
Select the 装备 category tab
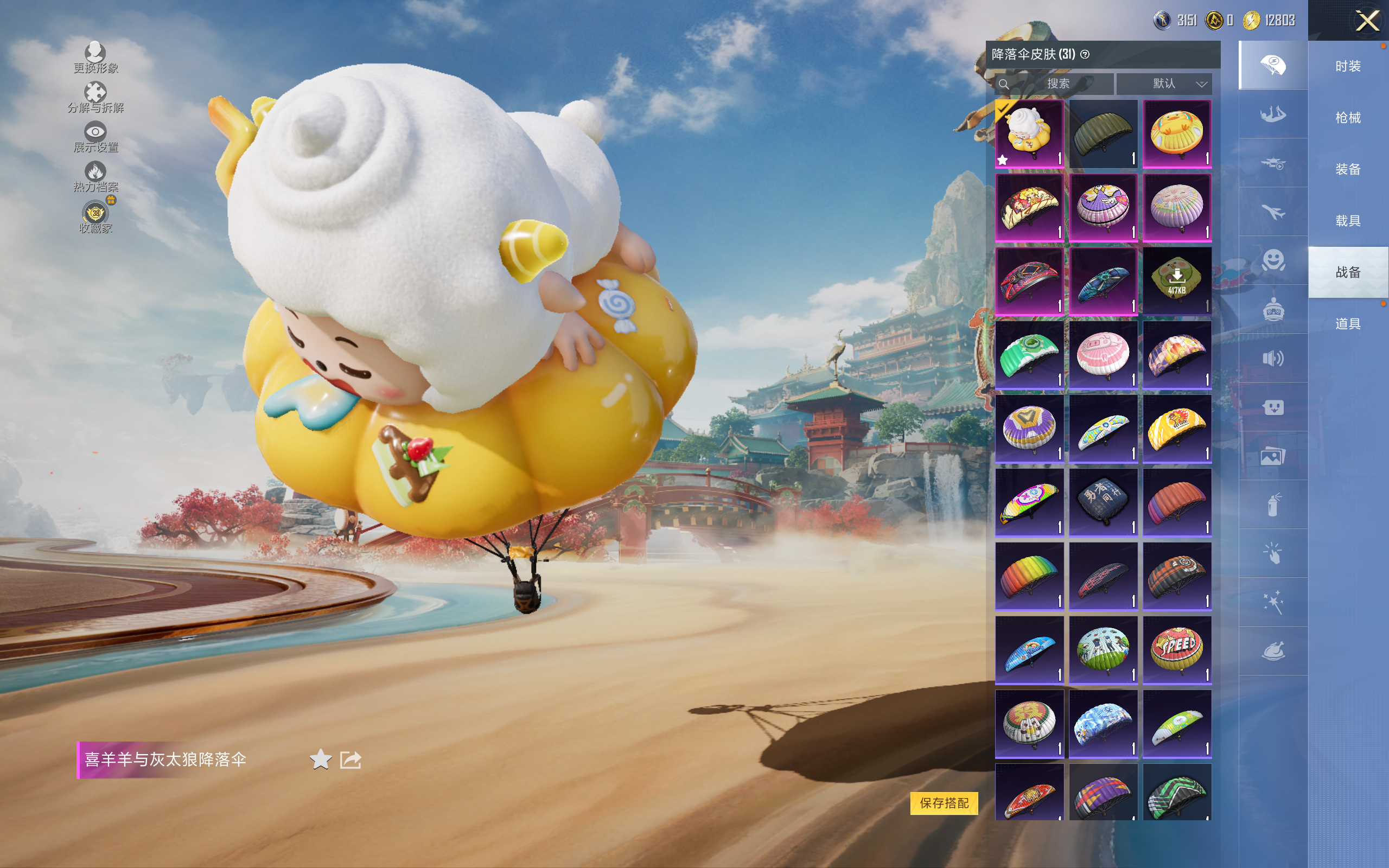pos(1348,169)
